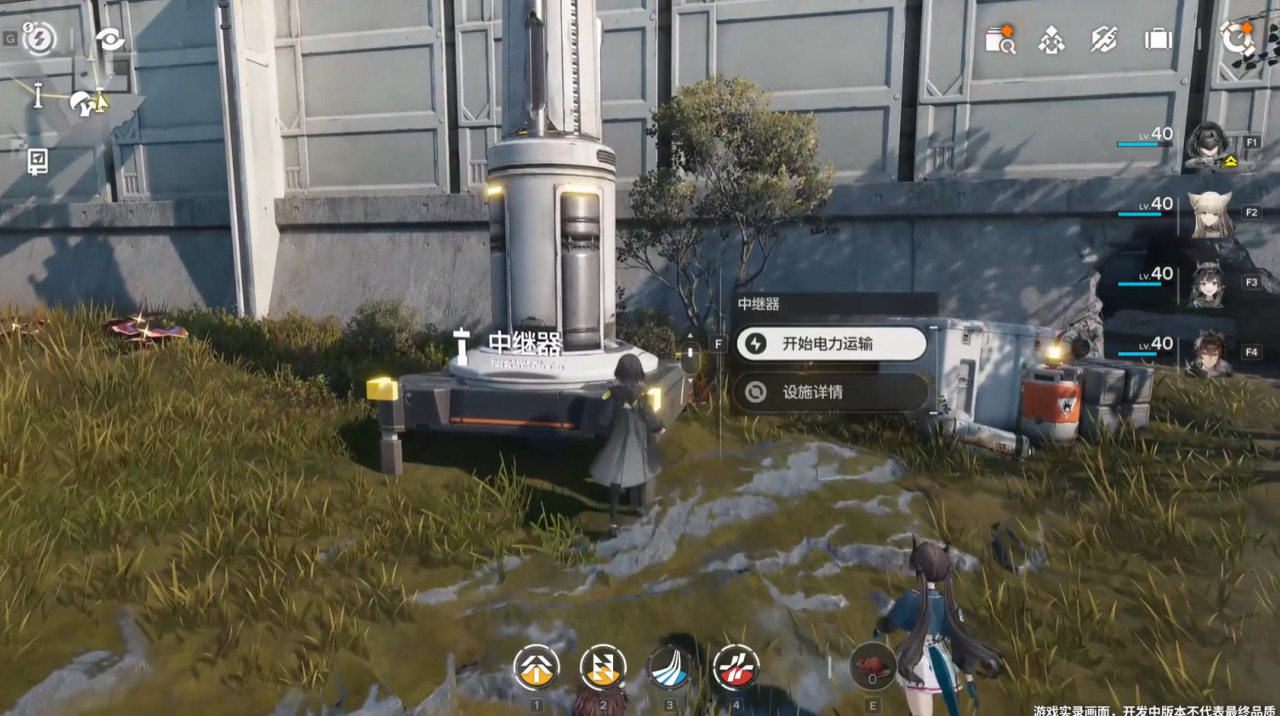Open the folder with magnifier icon
Image resolution: width=1280 pixels, height=716 pixels.
click(999, 40)
